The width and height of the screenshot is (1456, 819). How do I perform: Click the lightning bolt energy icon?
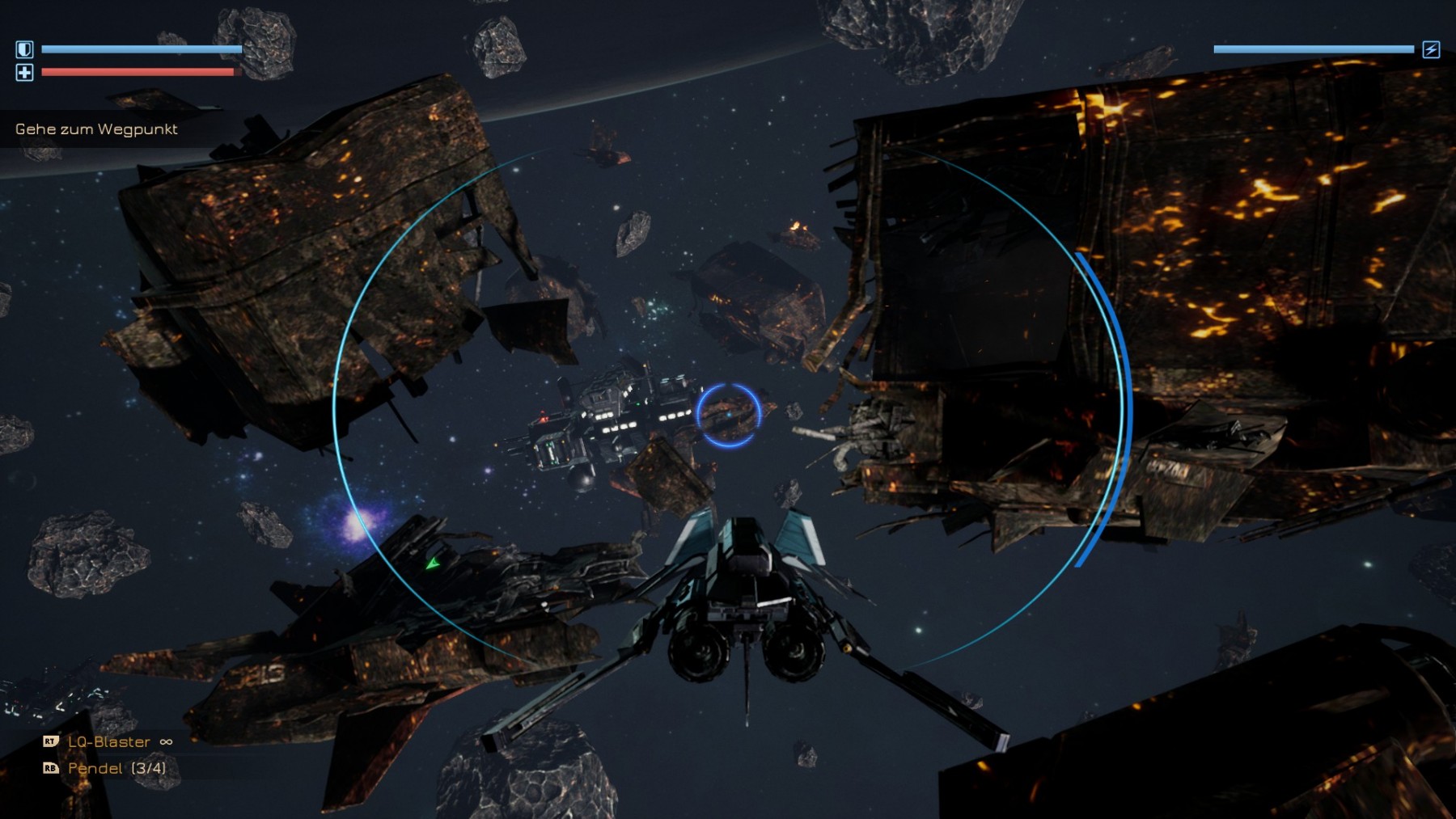point(1431,49)
